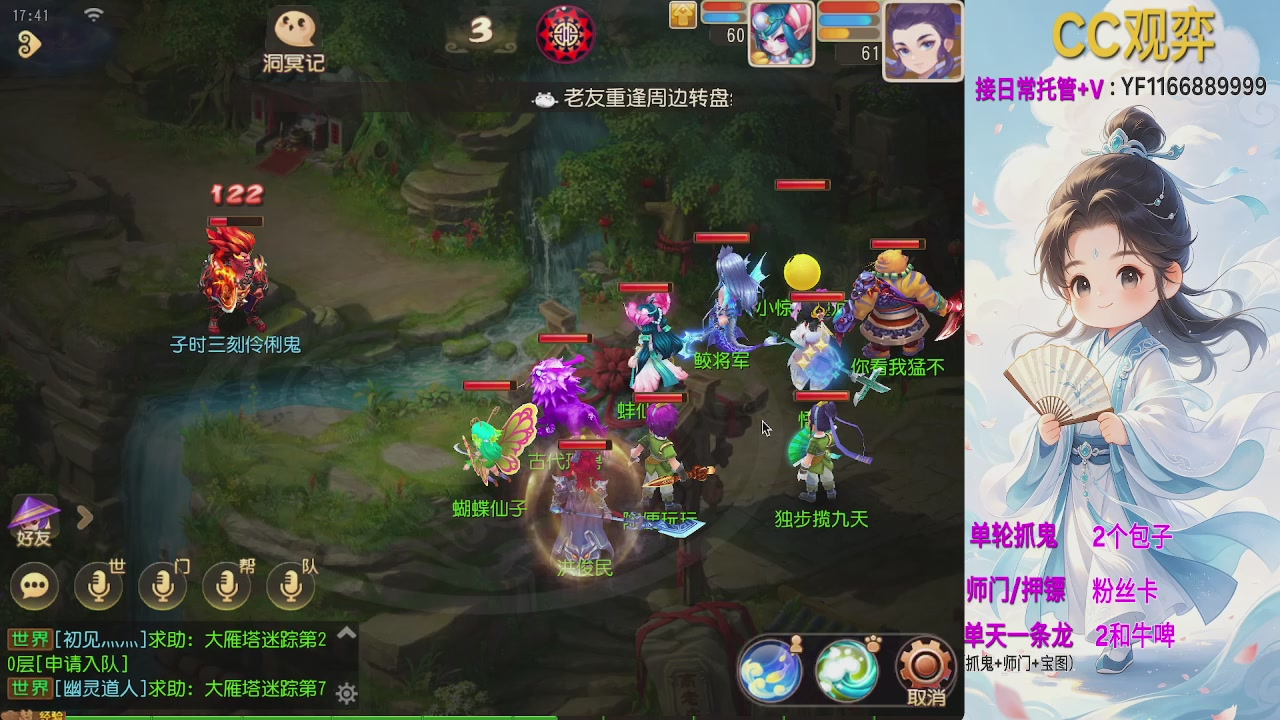
Task: Select the 门 sect voice channel mic
Action: [x=161, y=585]
